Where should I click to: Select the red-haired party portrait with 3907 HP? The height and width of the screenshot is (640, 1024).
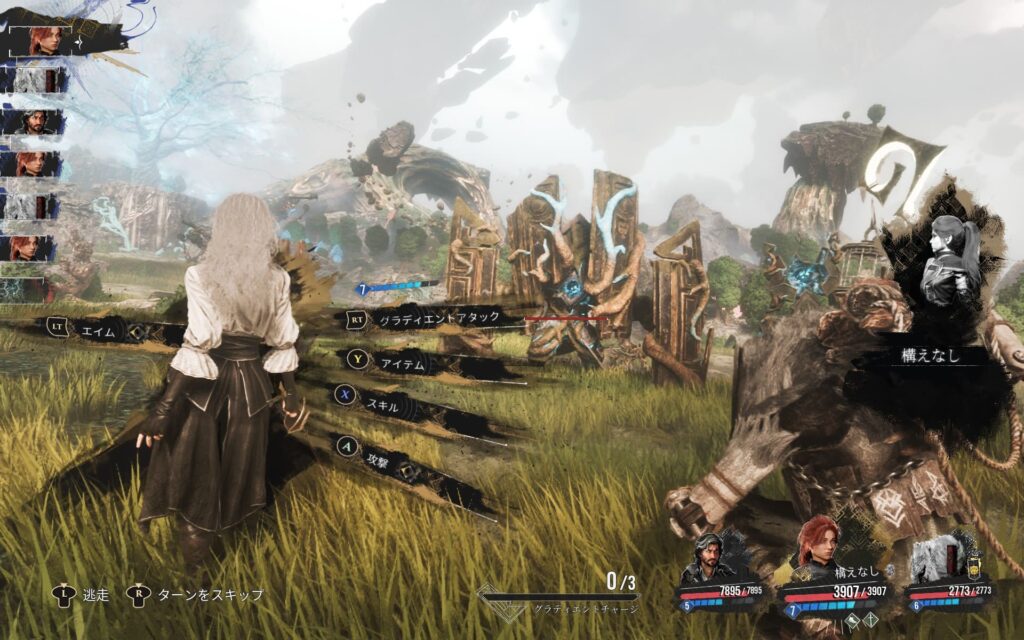point(818,550)
